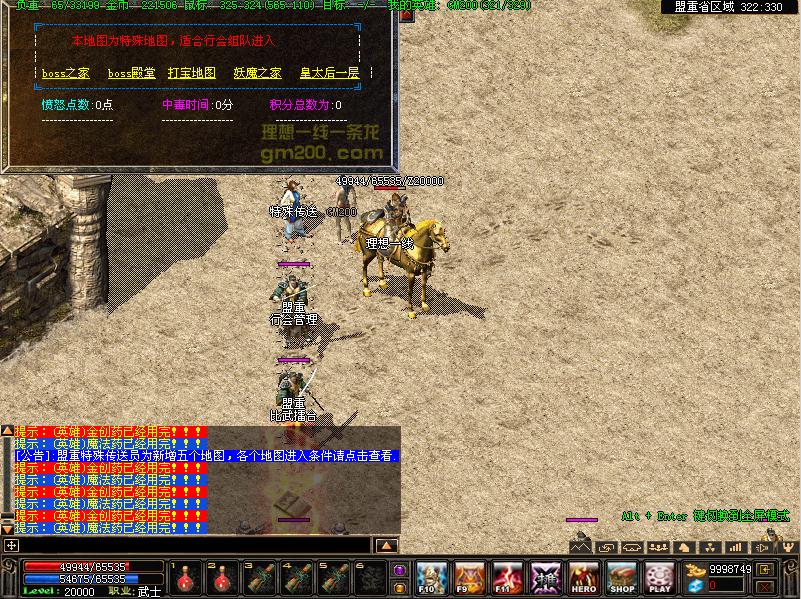The height and width of the screenshot is (599, 801).
Task: Click the PLAY button
Action: coord(660,577)
